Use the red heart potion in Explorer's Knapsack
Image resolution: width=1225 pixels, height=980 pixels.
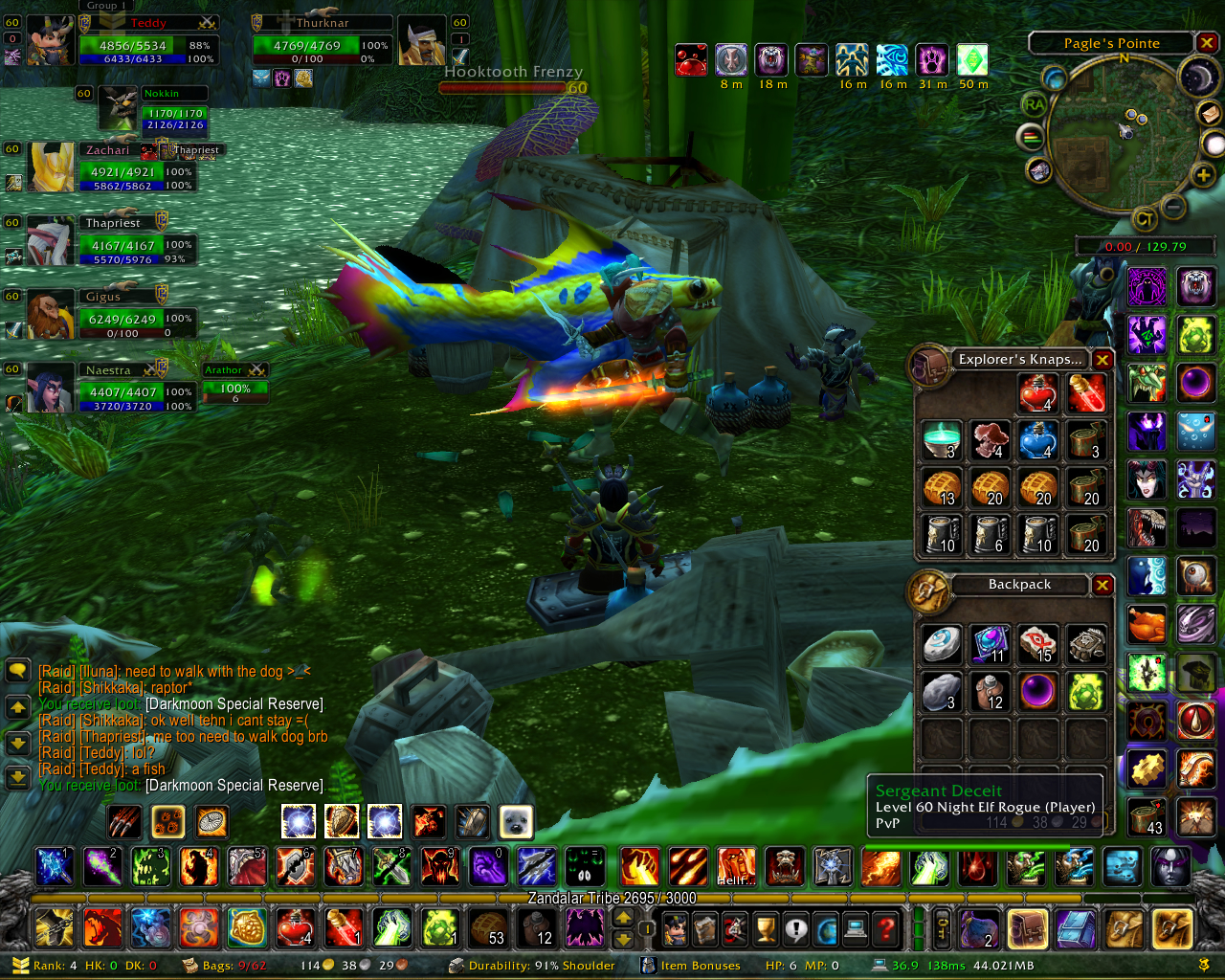pyautogui.click(x=1037, y=392)
